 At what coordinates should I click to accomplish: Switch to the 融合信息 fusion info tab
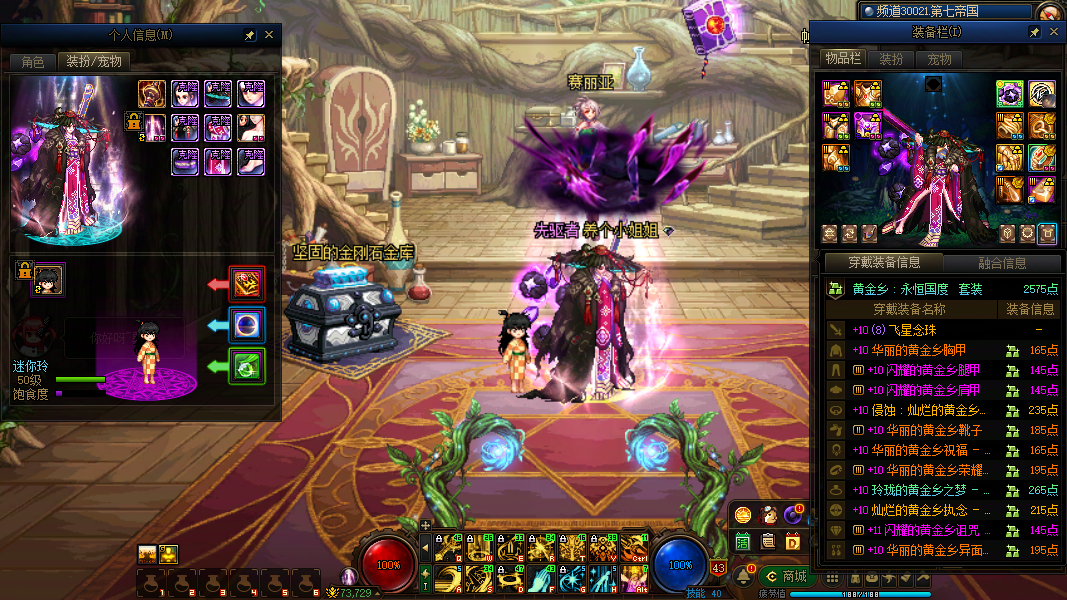point(1000,263)
